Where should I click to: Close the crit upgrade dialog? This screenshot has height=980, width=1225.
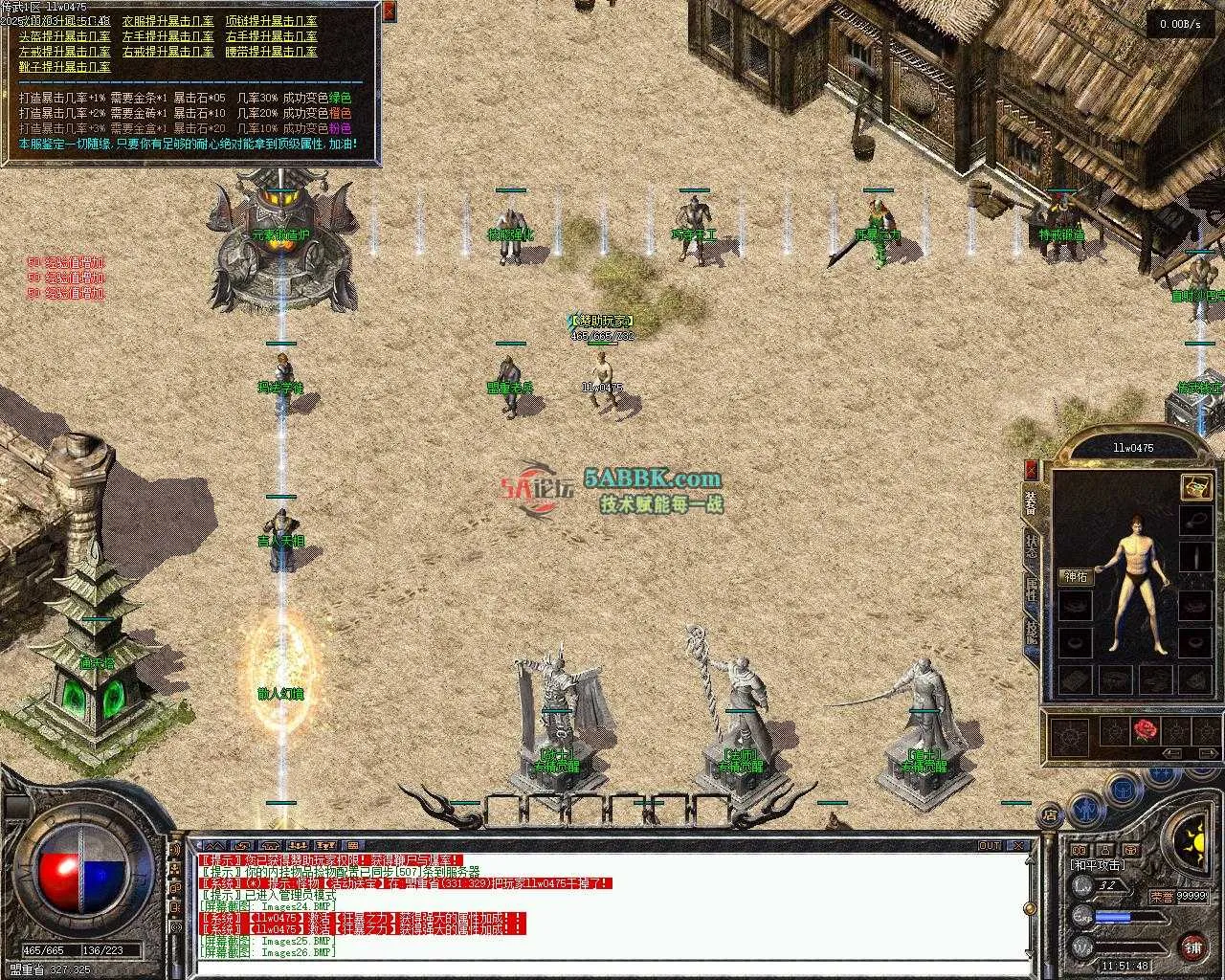pyautogui.click(x=389, y=11)
